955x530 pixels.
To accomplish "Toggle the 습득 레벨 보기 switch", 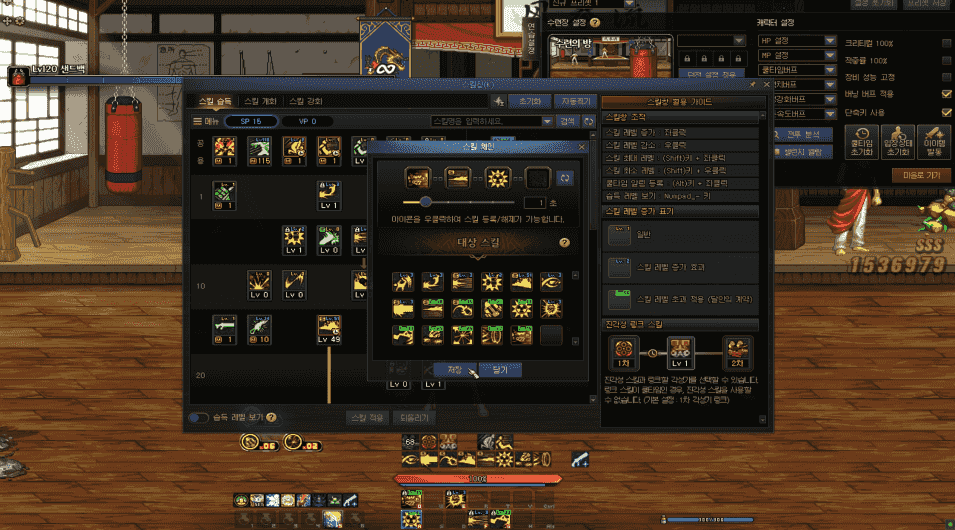I will 199,417.
